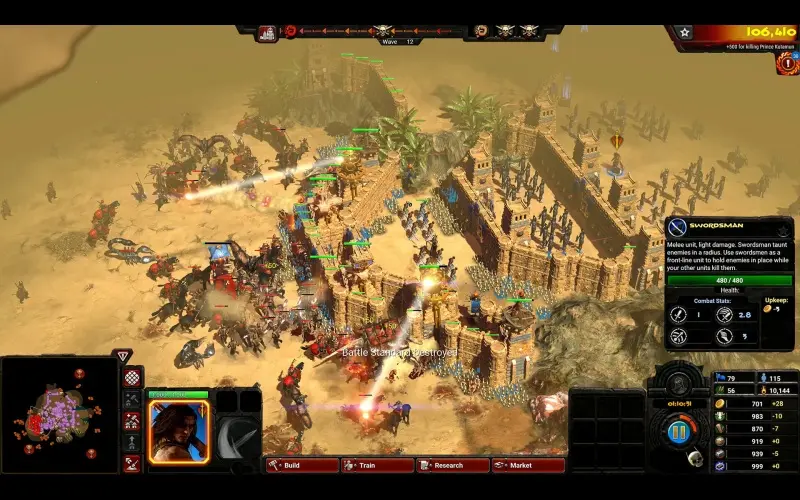Open the Research menu
This screenshot has height=500, width=800.
pos(453,465)
